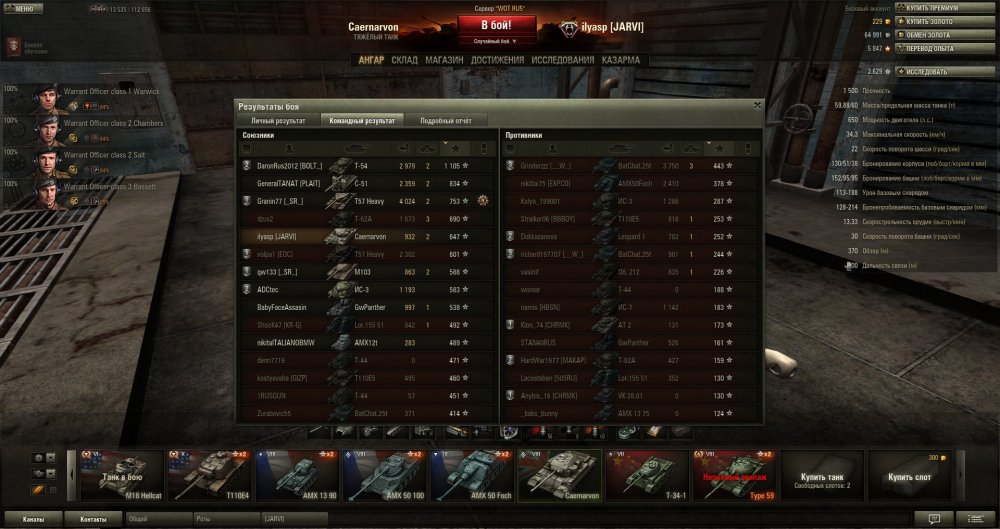Open the Контакты list
Image resolution: width=1000 pixels, height=529 pixels.
93,519
